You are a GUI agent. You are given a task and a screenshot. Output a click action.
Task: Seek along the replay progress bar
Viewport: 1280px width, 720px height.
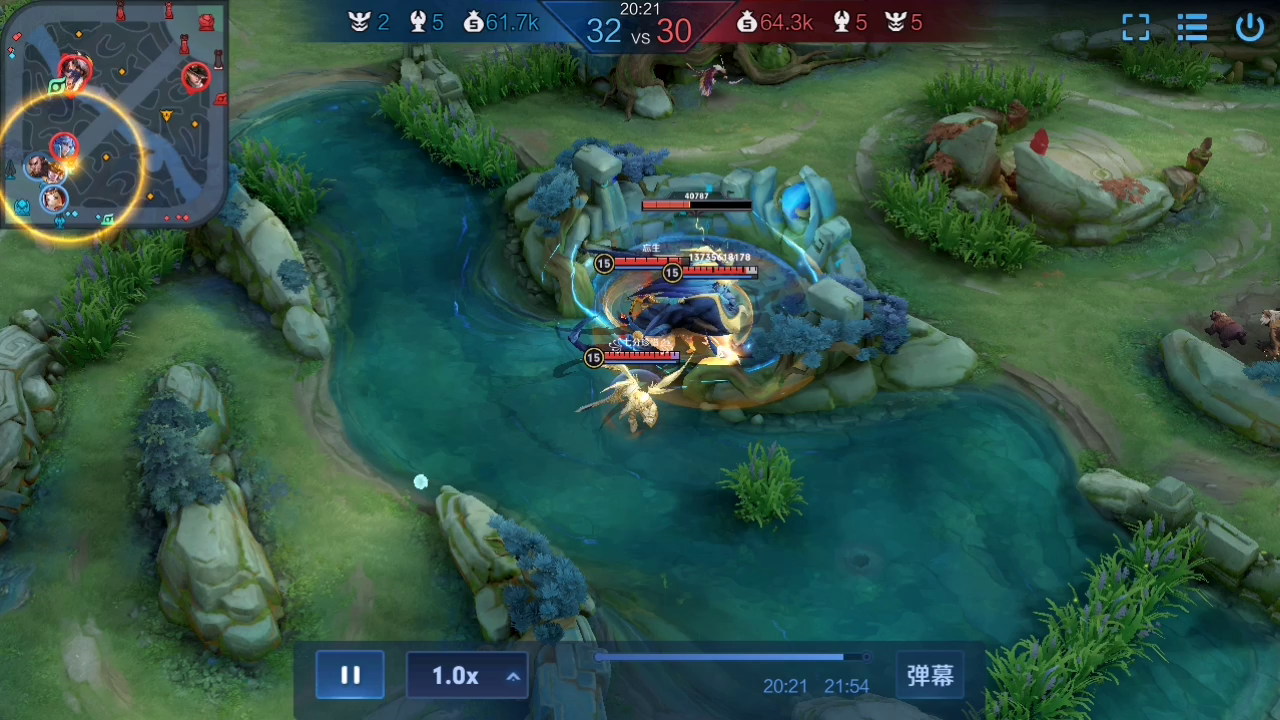point(732,657)
